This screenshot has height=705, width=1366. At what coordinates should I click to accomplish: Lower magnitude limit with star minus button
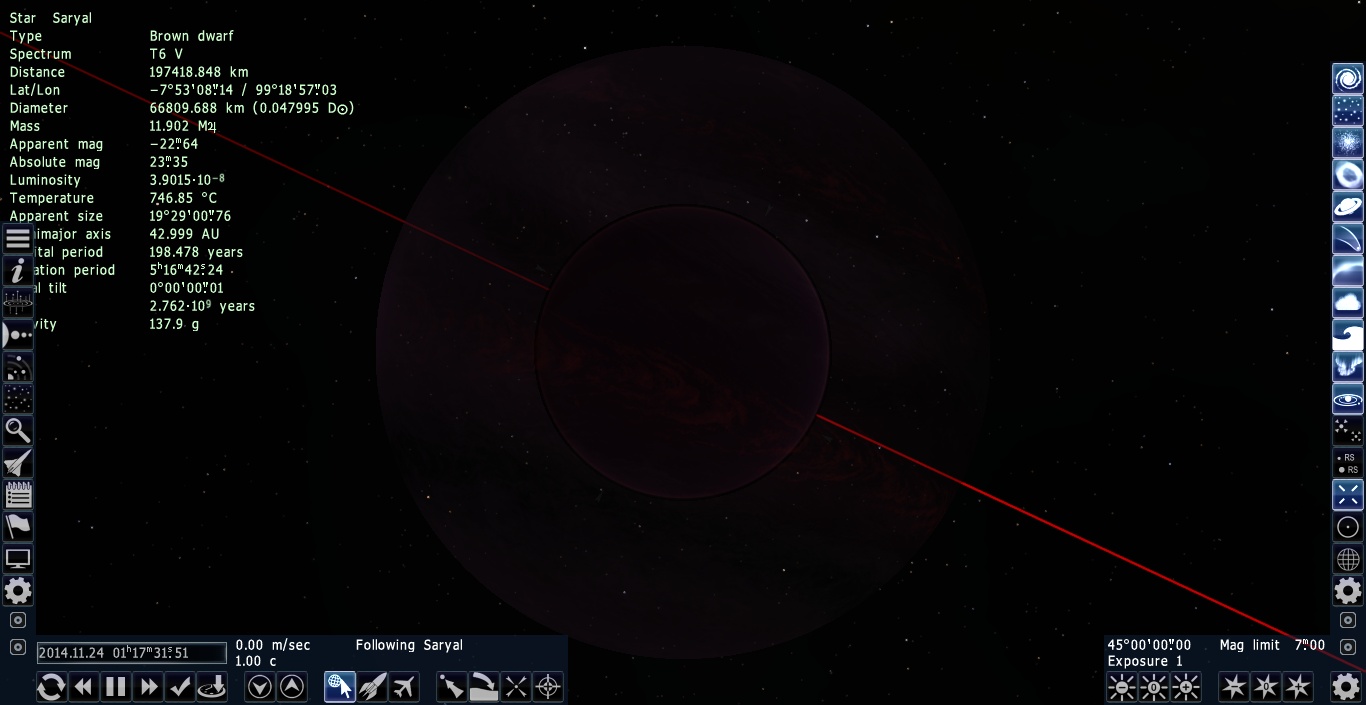[x=1234, y=687]
